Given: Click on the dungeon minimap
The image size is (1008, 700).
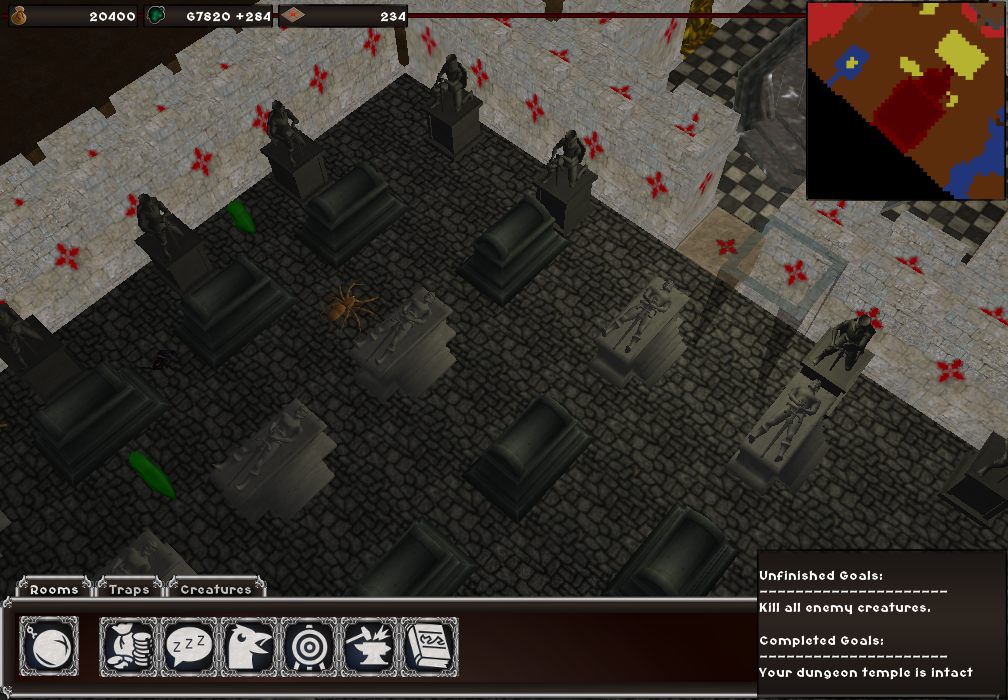Looking at the screenshot, I should (905, 100).
